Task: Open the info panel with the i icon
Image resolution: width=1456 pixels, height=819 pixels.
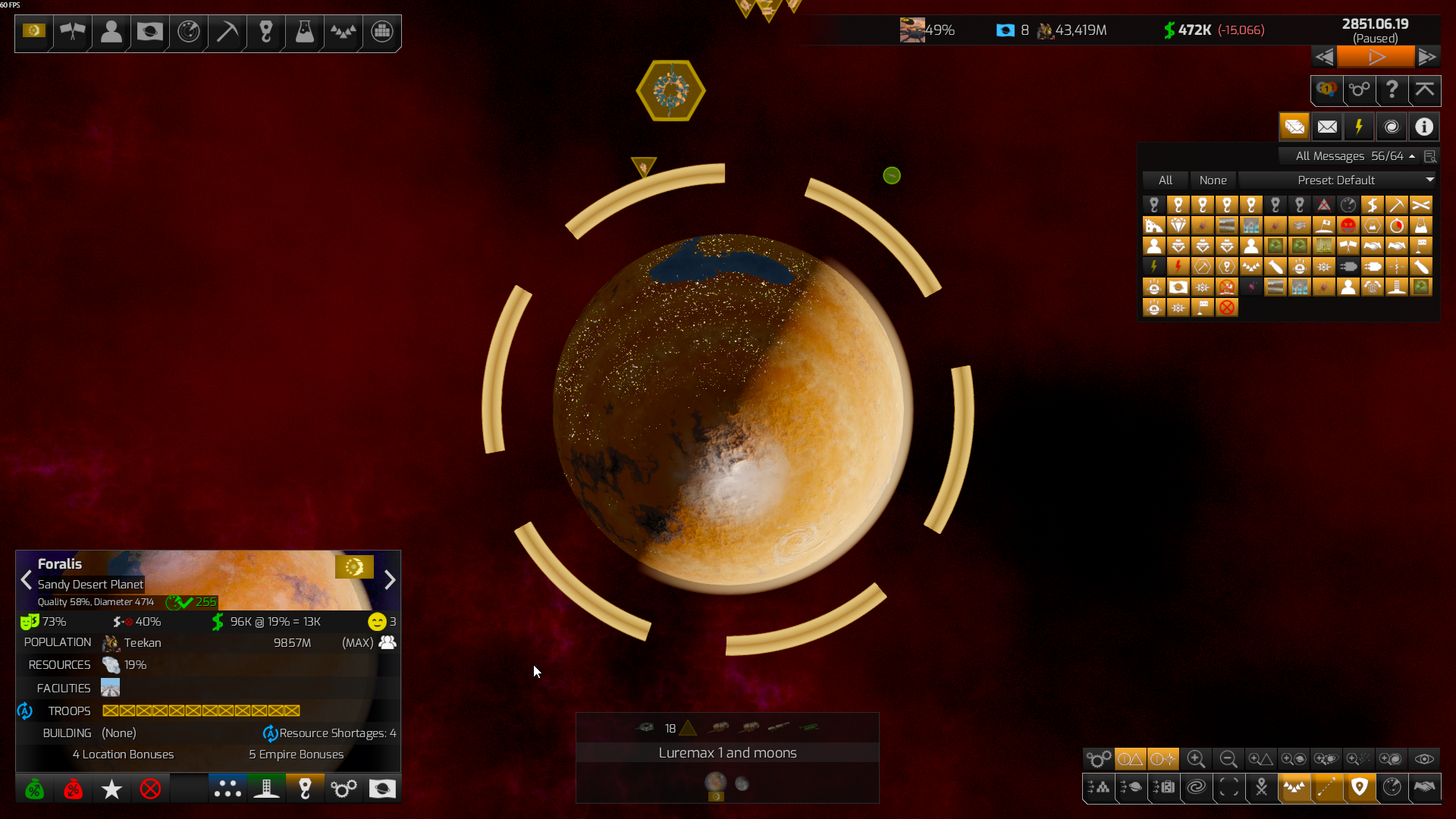Action: click(x=1423, y=127)
